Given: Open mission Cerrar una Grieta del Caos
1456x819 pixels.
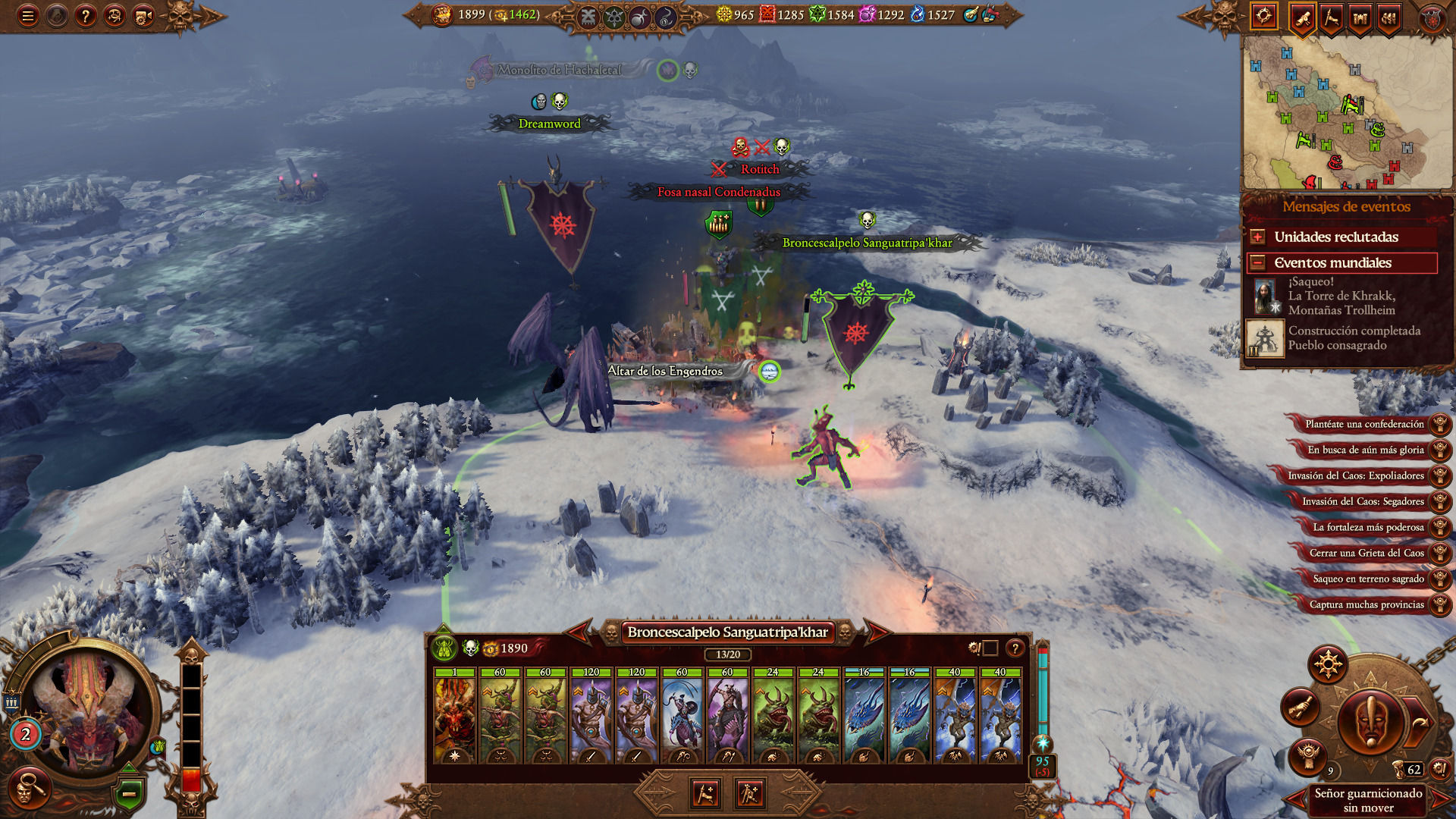Looking at the screenshot, I should coord(1366,554).
